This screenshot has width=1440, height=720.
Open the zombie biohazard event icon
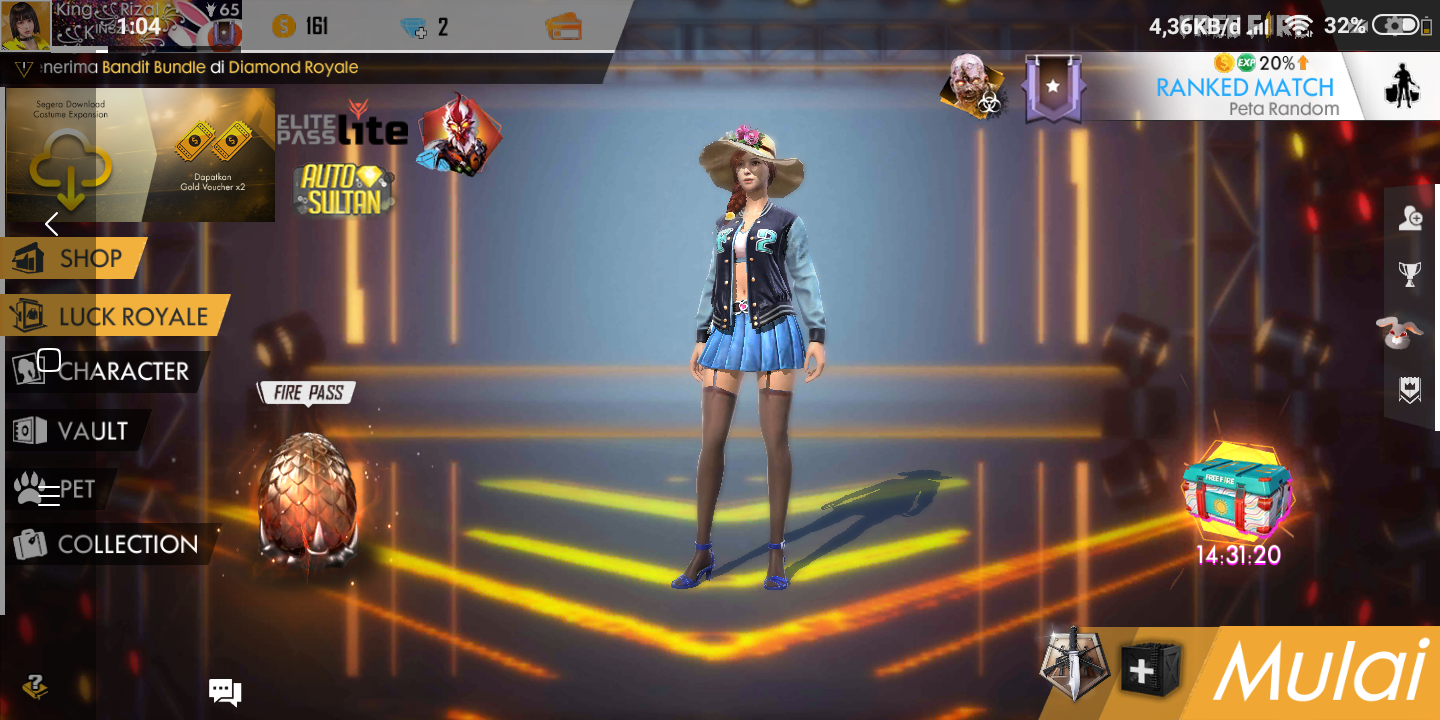click(973, 89)
